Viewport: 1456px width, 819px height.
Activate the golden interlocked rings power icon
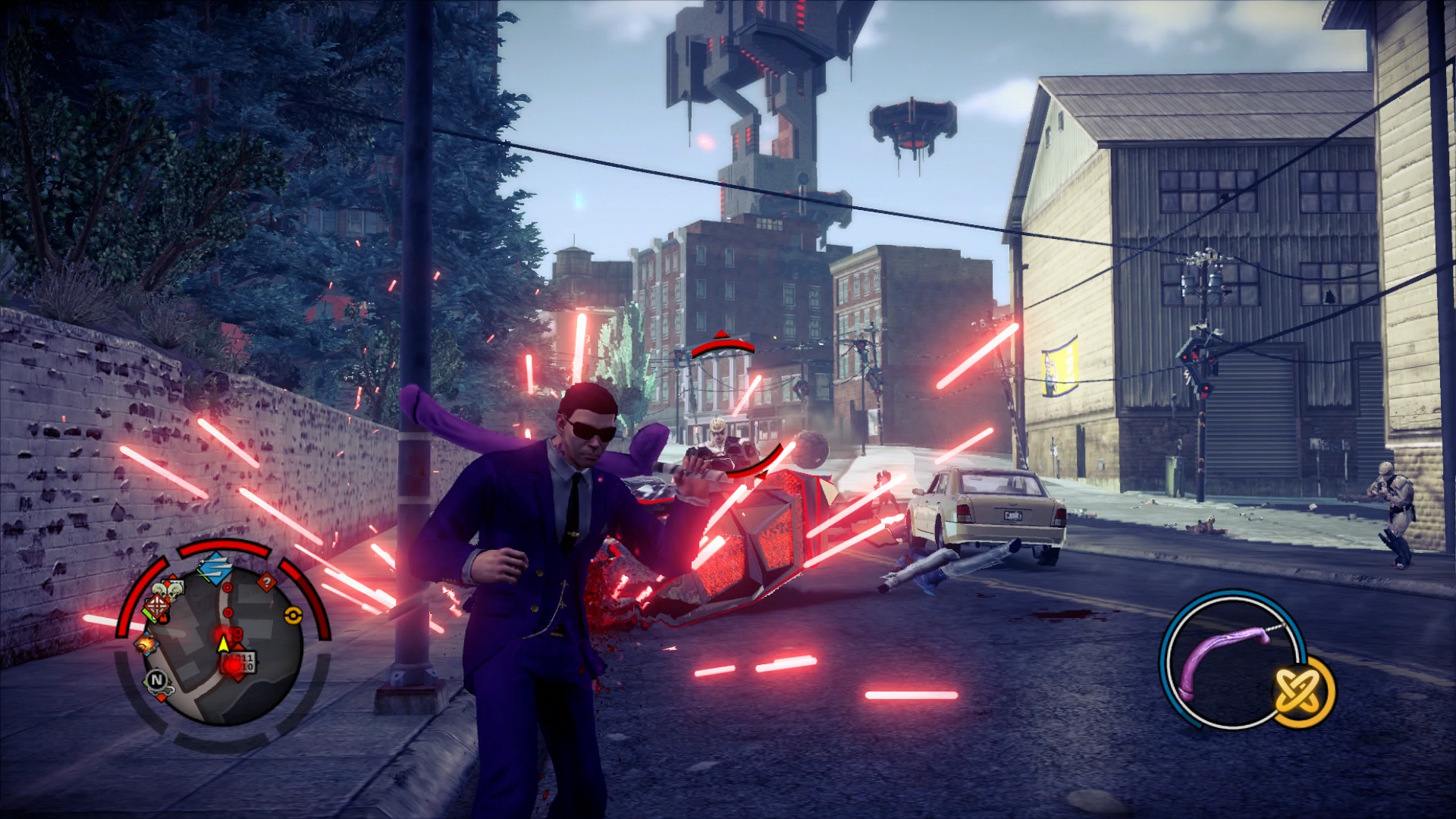coord(1303,692)
